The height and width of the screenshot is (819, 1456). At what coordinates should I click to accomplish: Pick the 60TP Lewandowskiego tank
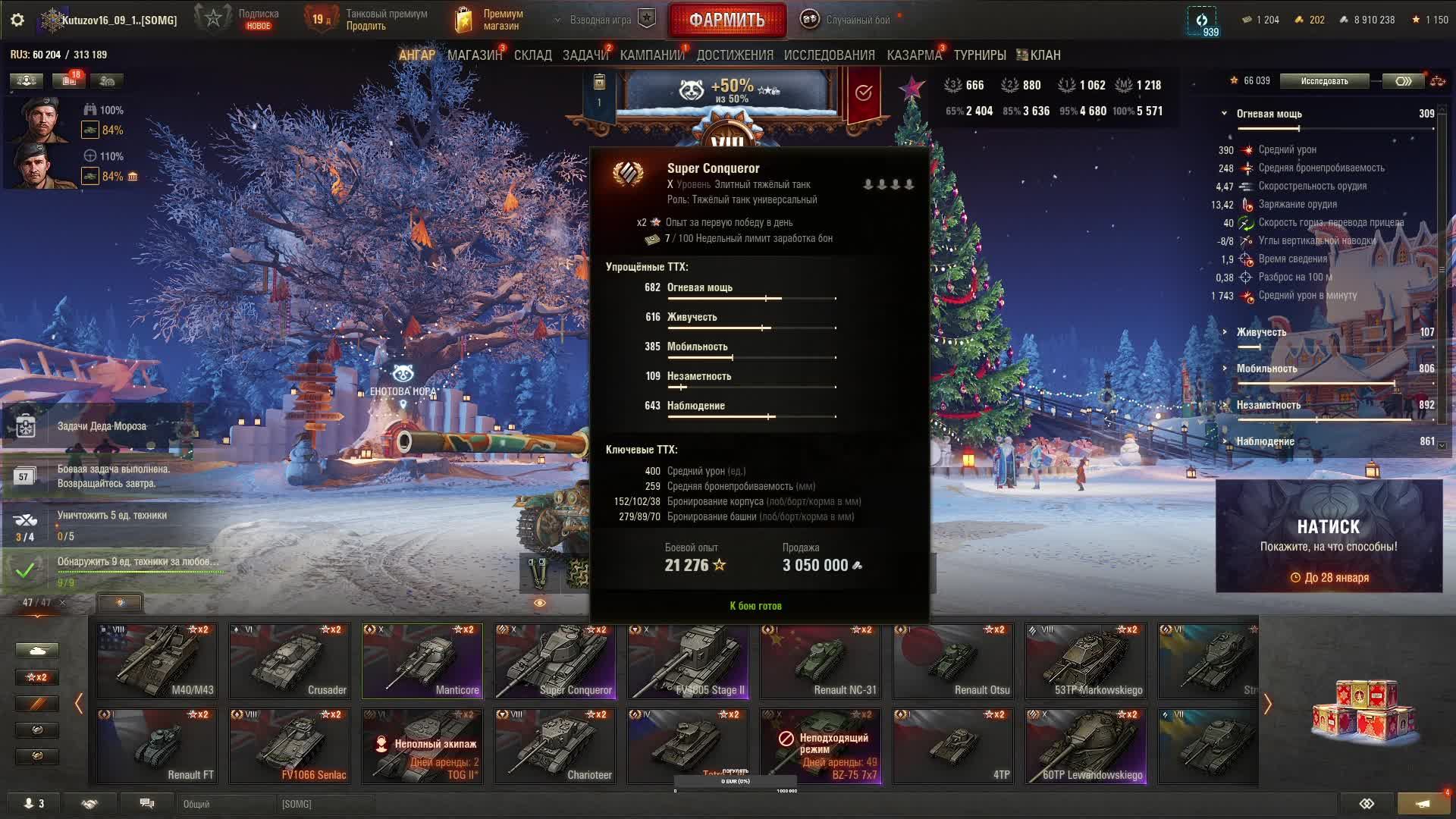[1086, 746]
